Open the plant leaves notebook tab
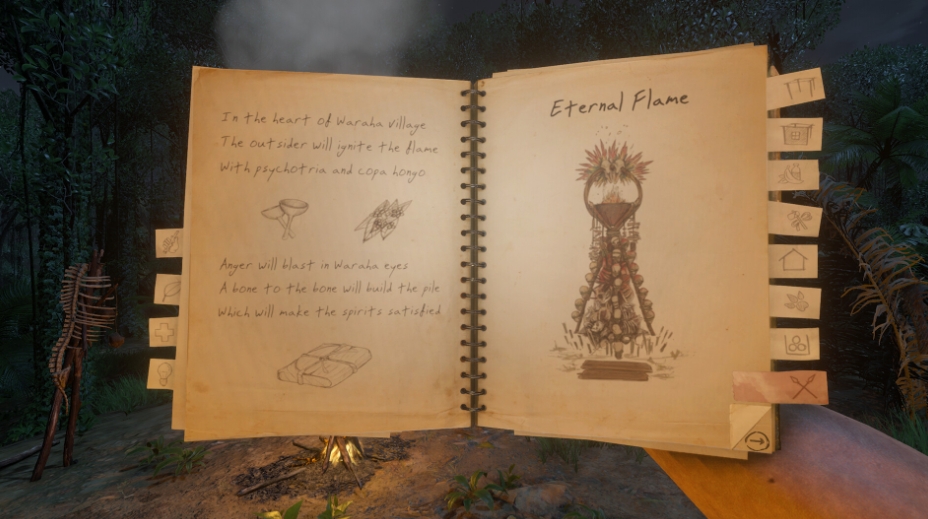 pos(796,301)
